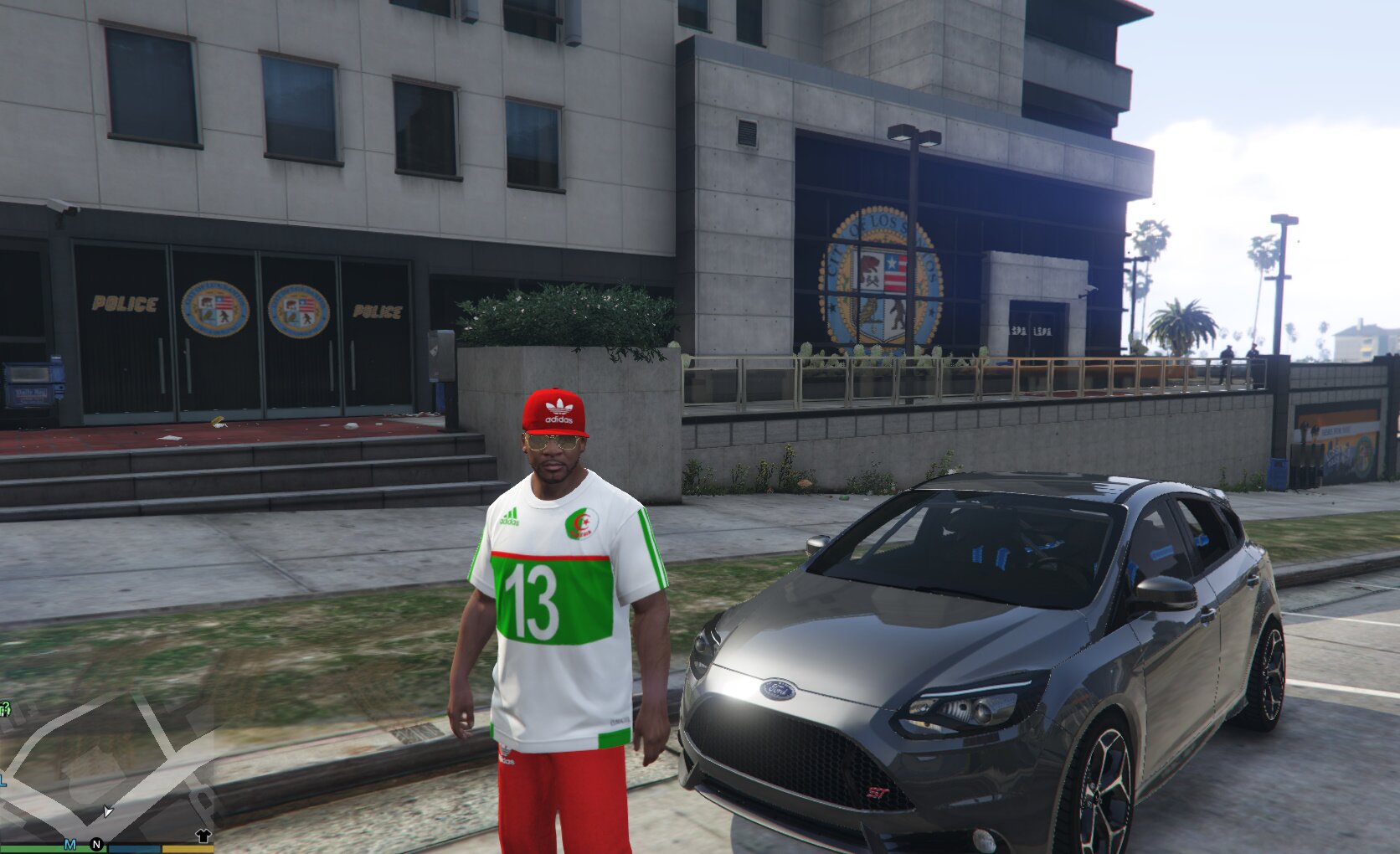Click the blue L blip on minimap
Image resolution: width=1400 pixels, height=854 pixels.
pos(3,781)
